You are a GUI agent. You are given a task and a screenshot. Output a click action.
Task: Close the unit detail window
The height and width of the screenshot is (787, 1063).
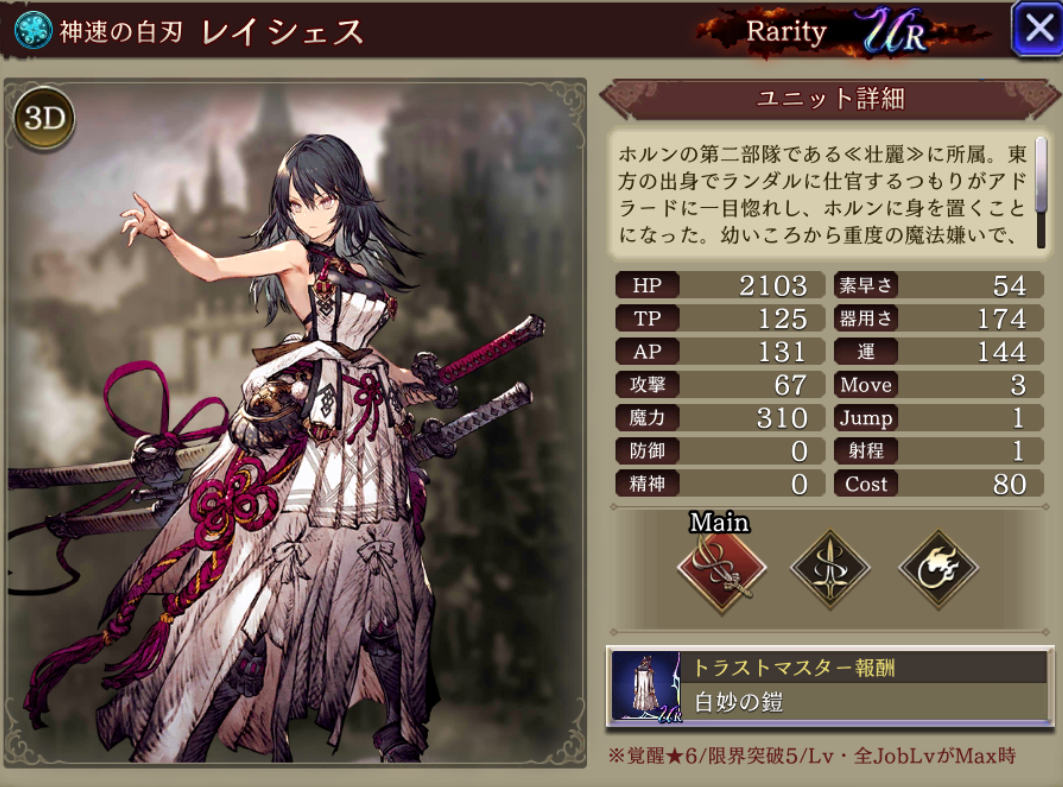(x=1034, y=29)
